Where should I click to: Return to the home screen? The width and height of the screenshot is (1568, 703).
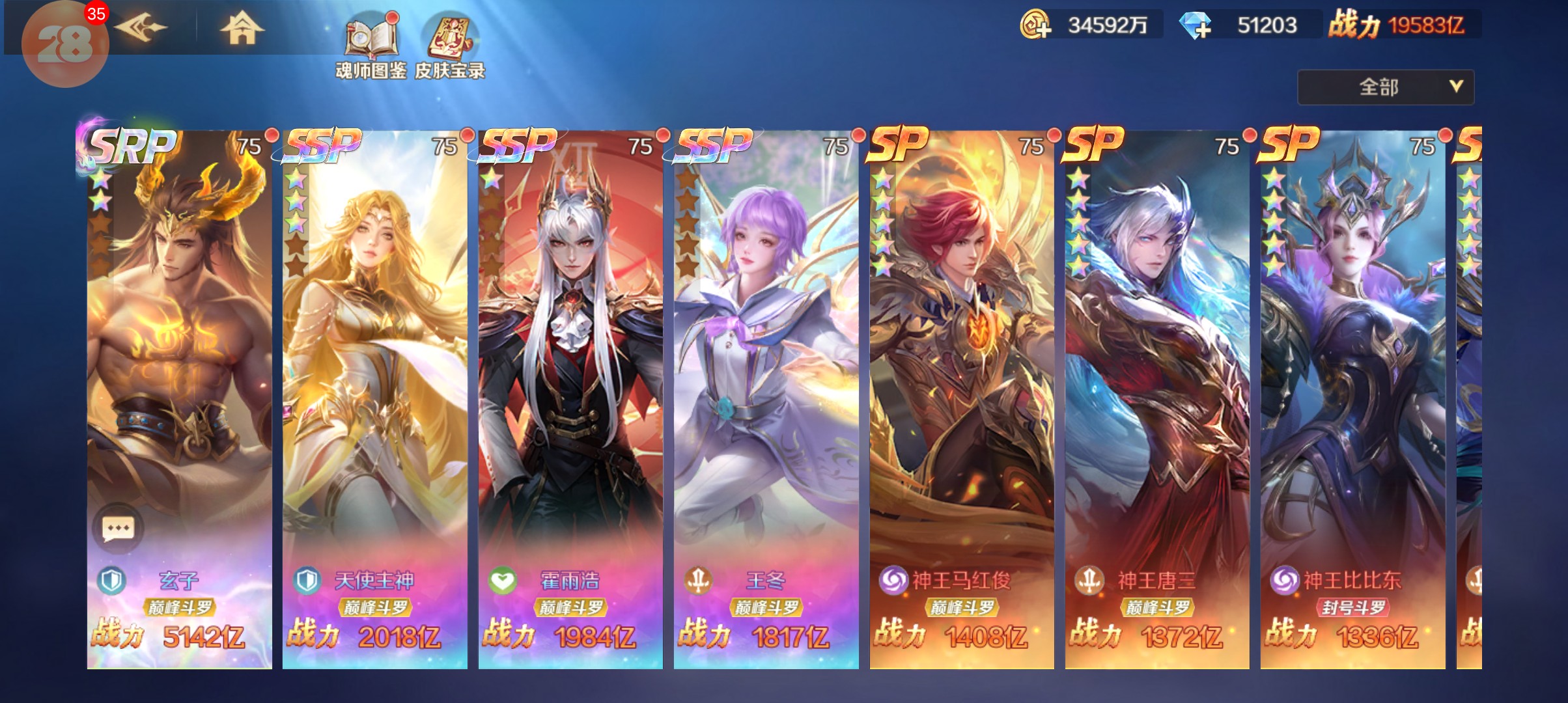242,28
